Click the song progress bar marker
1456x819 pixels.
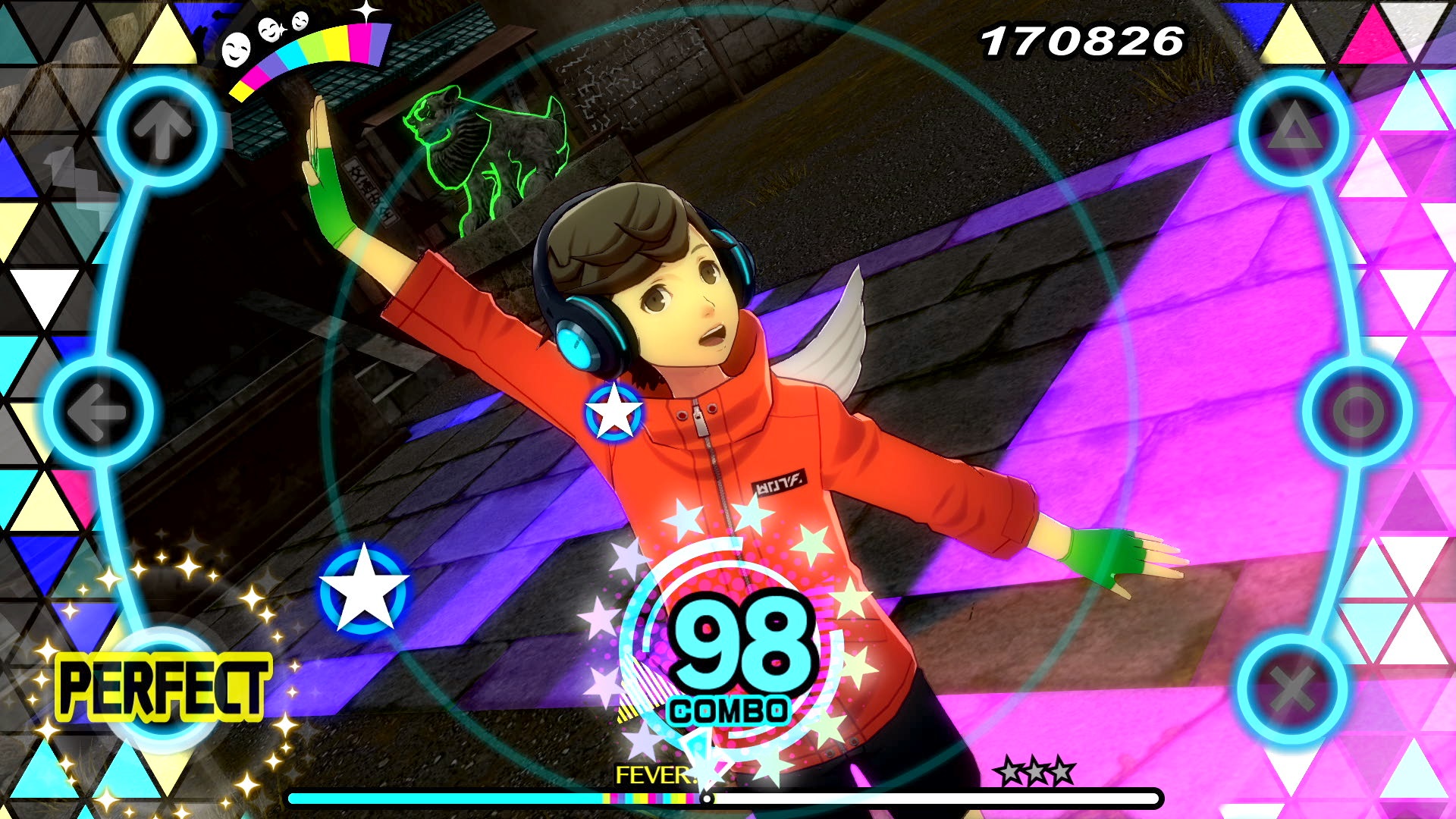707,798
